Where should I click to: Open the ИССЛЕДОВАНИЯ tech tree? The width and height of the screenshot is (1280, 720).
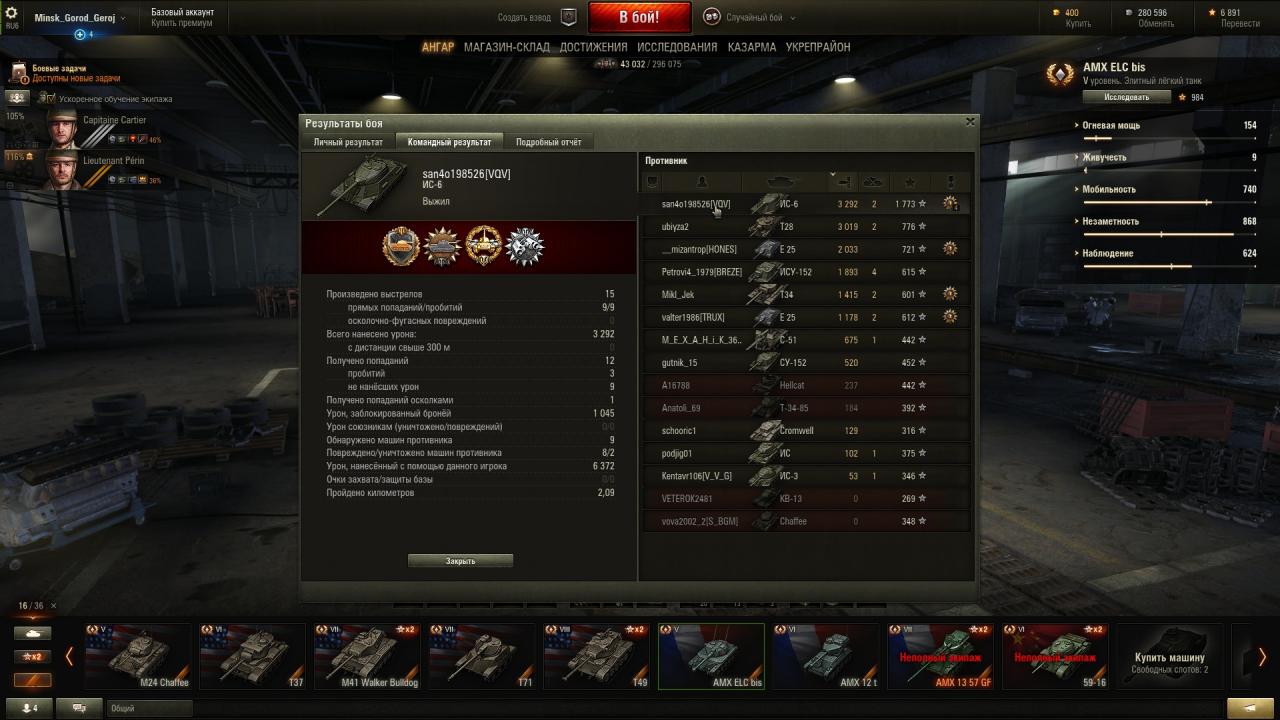677,47
